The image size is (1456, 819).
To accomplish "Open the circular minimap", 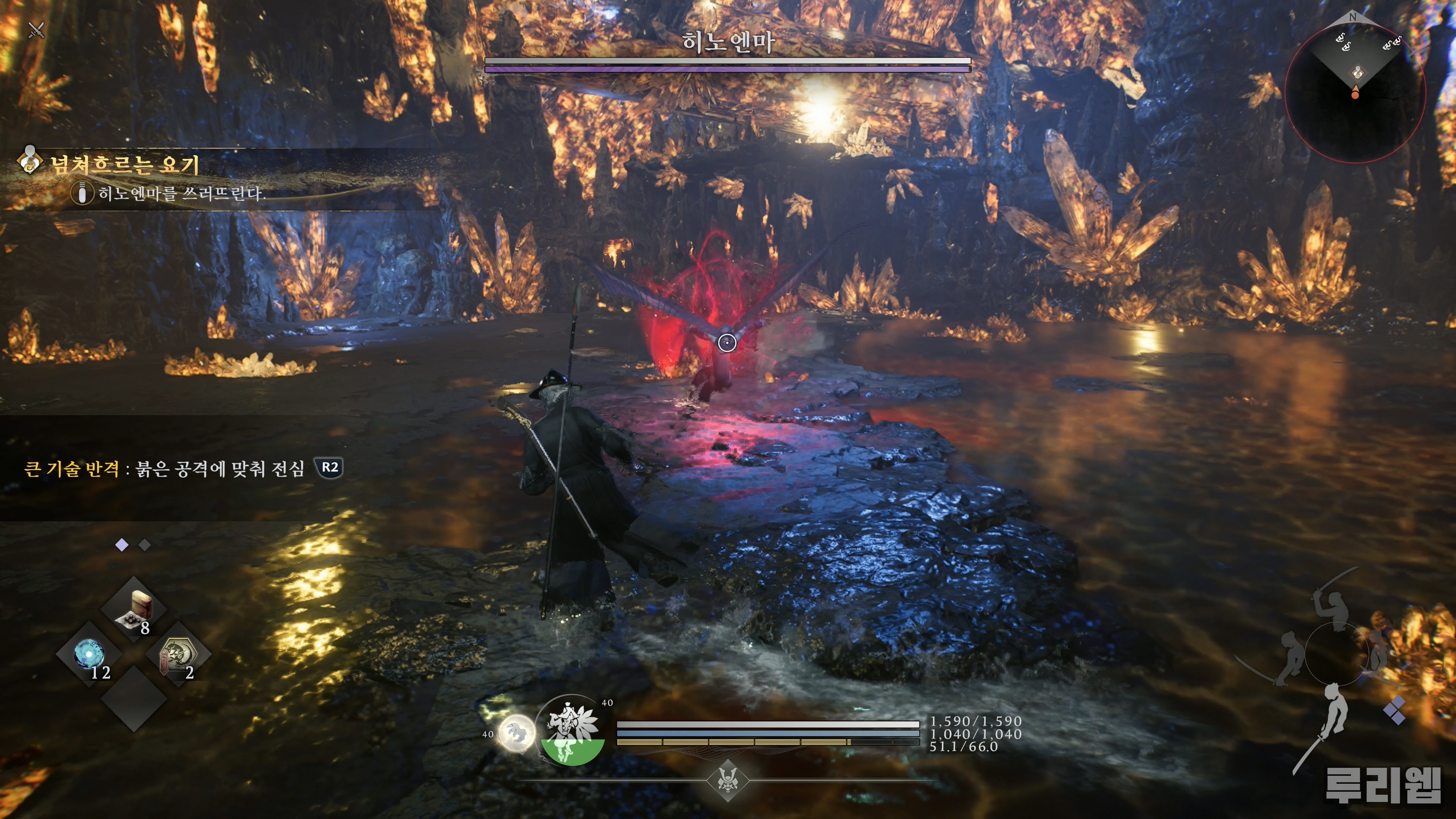I will click(x=1355, y=93).
